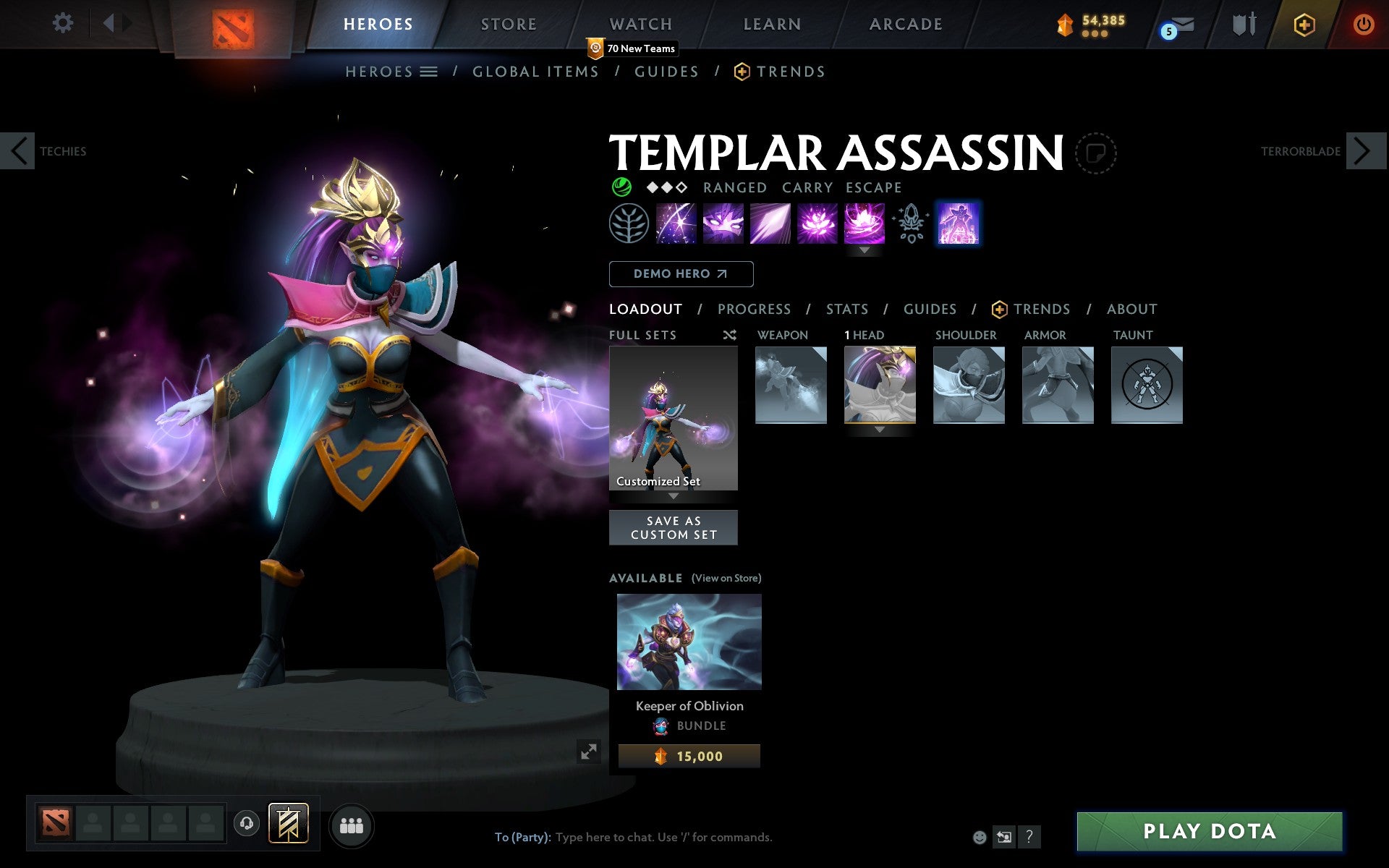Screen dimensions: 1389x868
Task: Switch to the STATS tab
Action: [x=846, y=309]
